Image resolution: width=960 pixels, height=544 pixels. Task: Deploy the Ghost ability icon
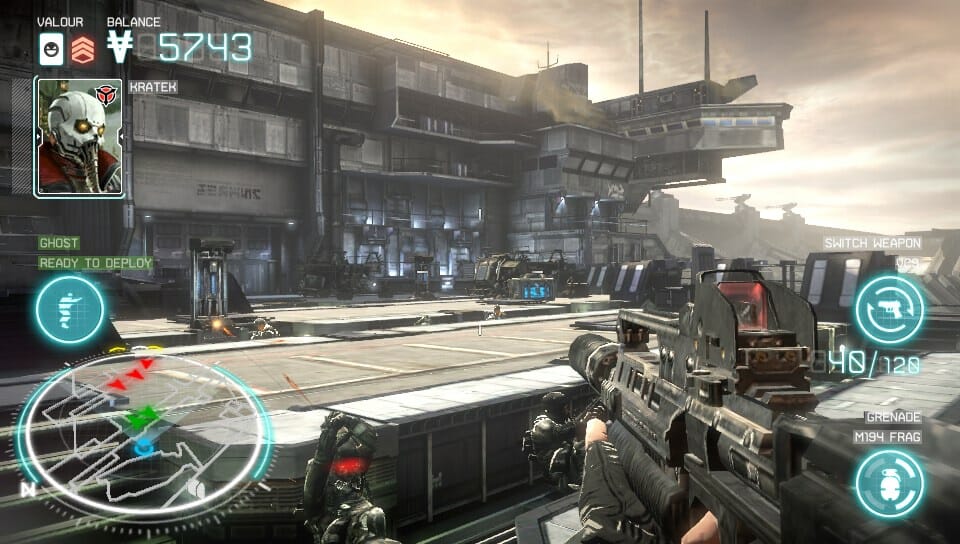[70, 310]
